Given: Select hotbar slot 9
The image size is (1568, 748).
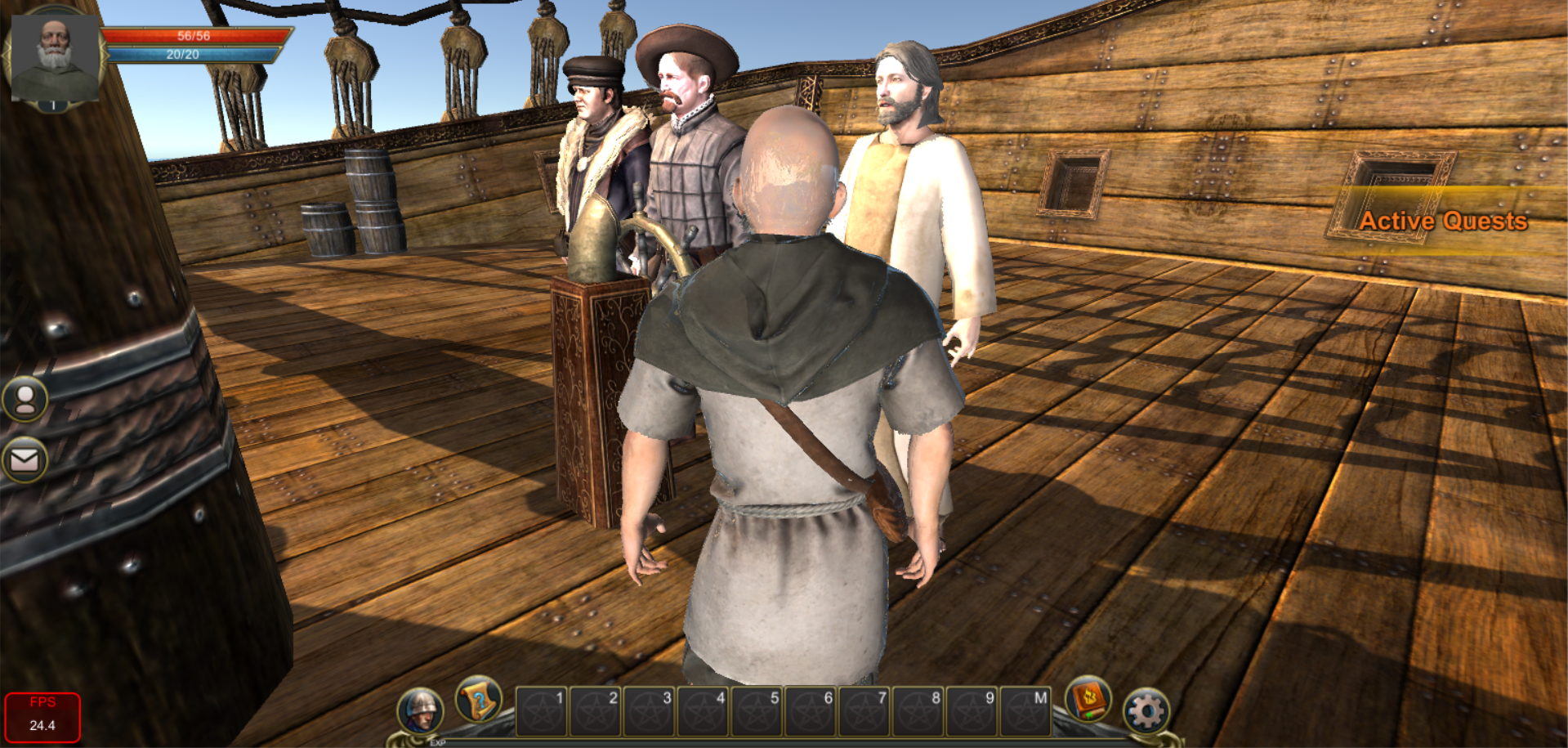Looking at the screenshot, I should coord(972,711).
